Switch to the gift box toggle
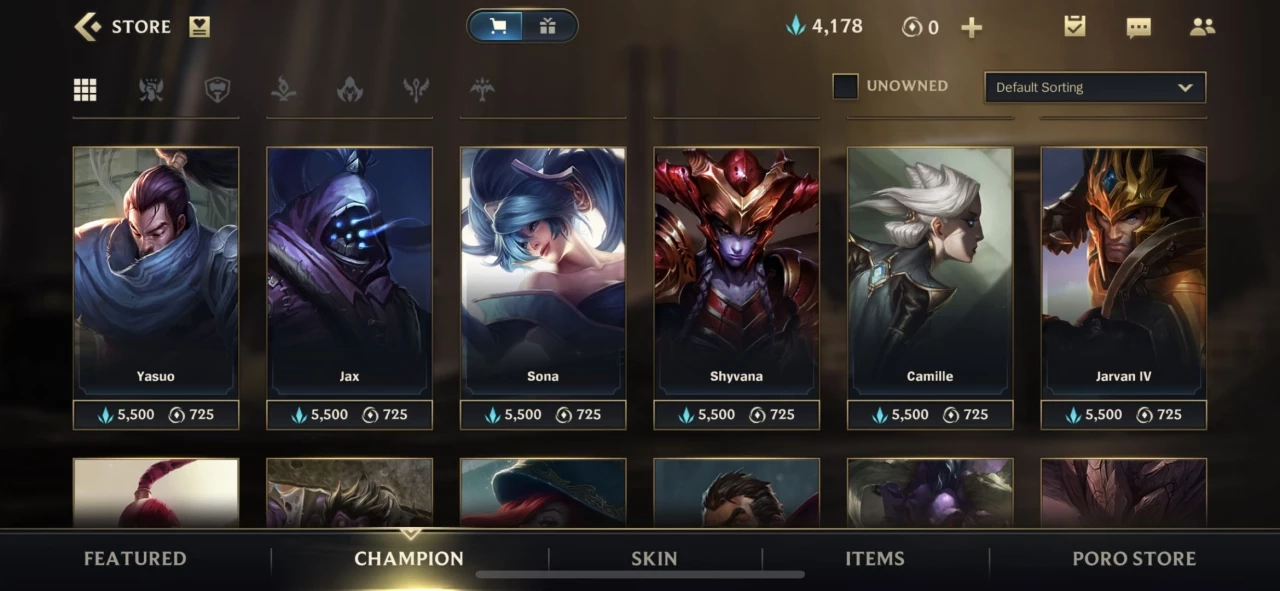The height and width of the screenshot is (591, 1280). (547, 27)
